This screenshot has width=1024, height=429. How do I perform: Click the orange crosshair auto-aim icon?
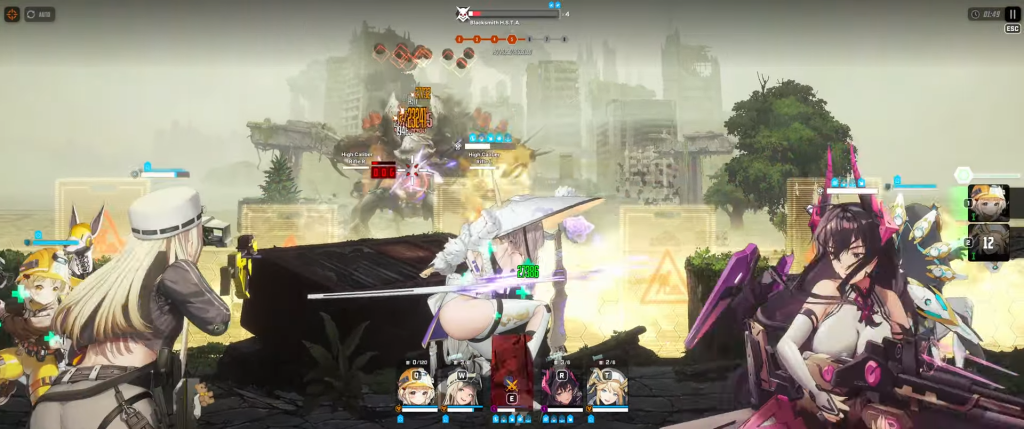pyautogui.click(x=12, y=15)
